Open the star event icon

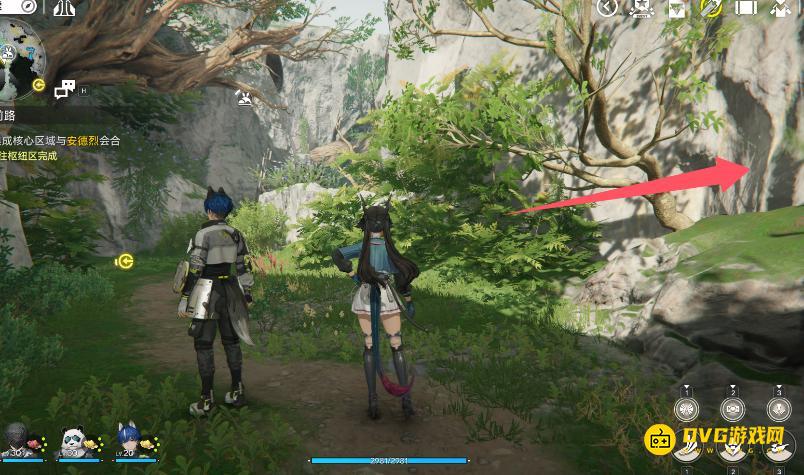coord(641,9)
